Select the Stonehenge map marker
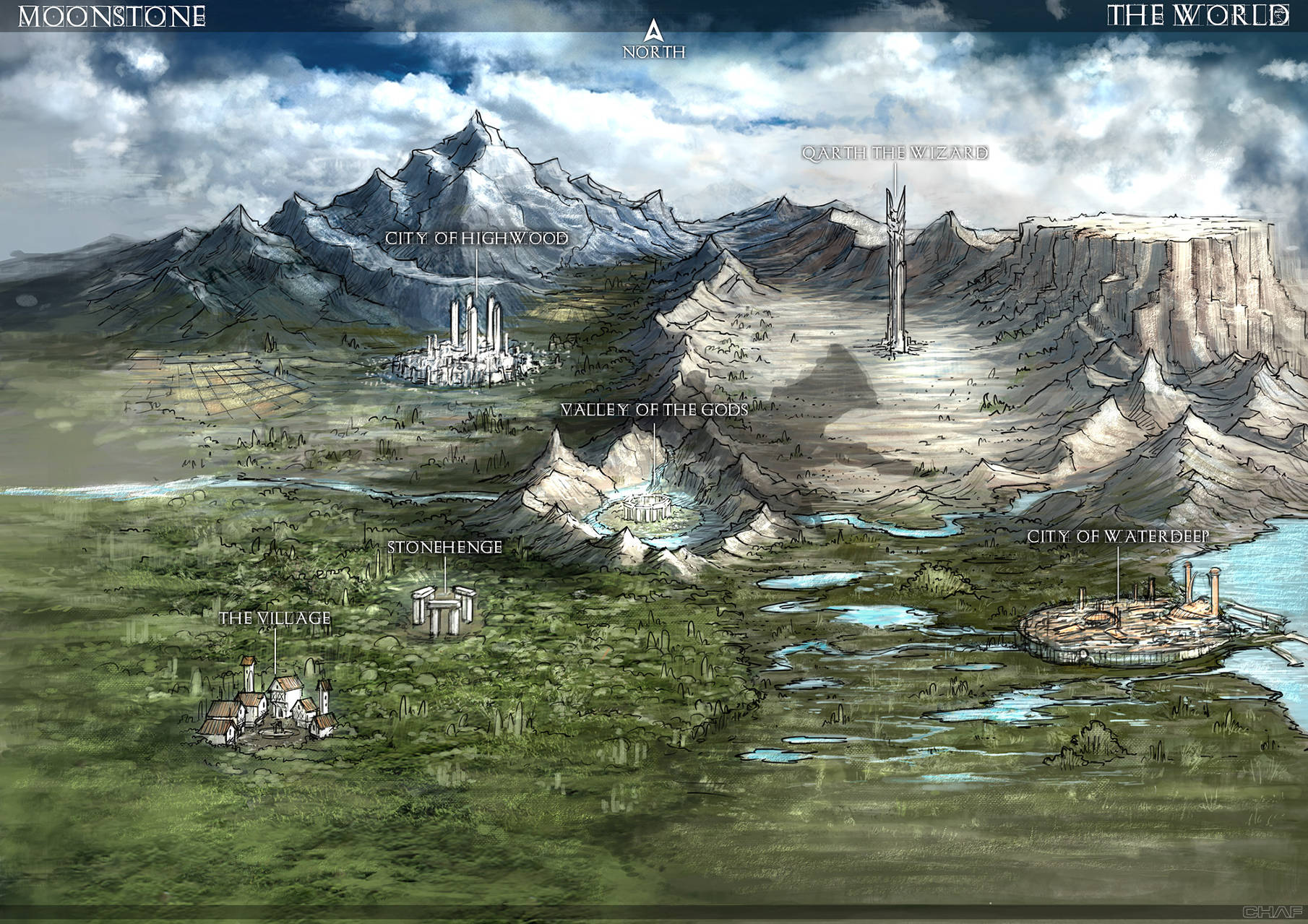 (x=442, y=610)
